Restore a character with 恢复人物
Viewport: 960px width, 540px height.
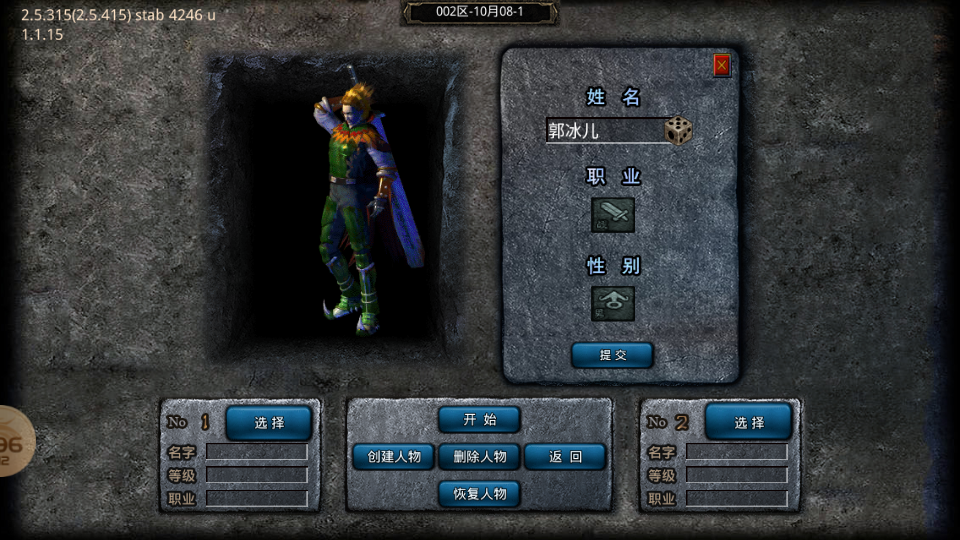[x=479, y=494]
